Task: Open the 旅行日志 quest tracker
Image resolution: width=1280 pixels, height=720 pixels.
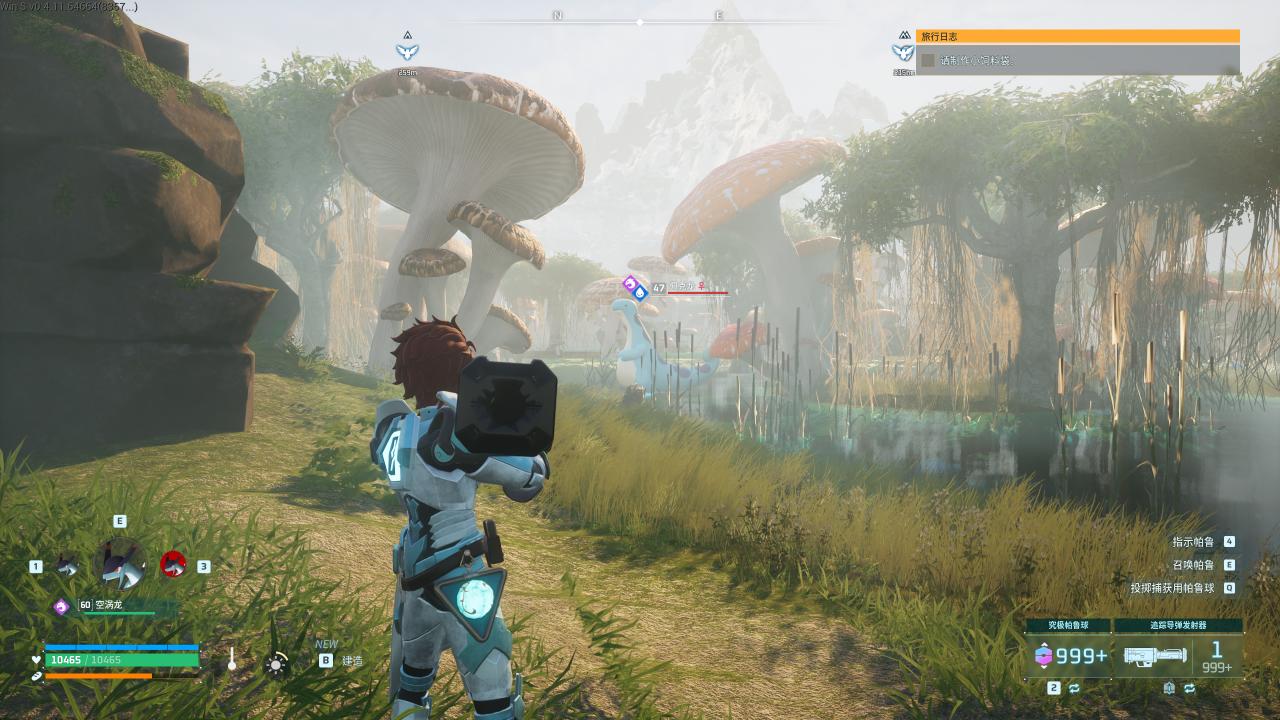Action: point(1078,36)
